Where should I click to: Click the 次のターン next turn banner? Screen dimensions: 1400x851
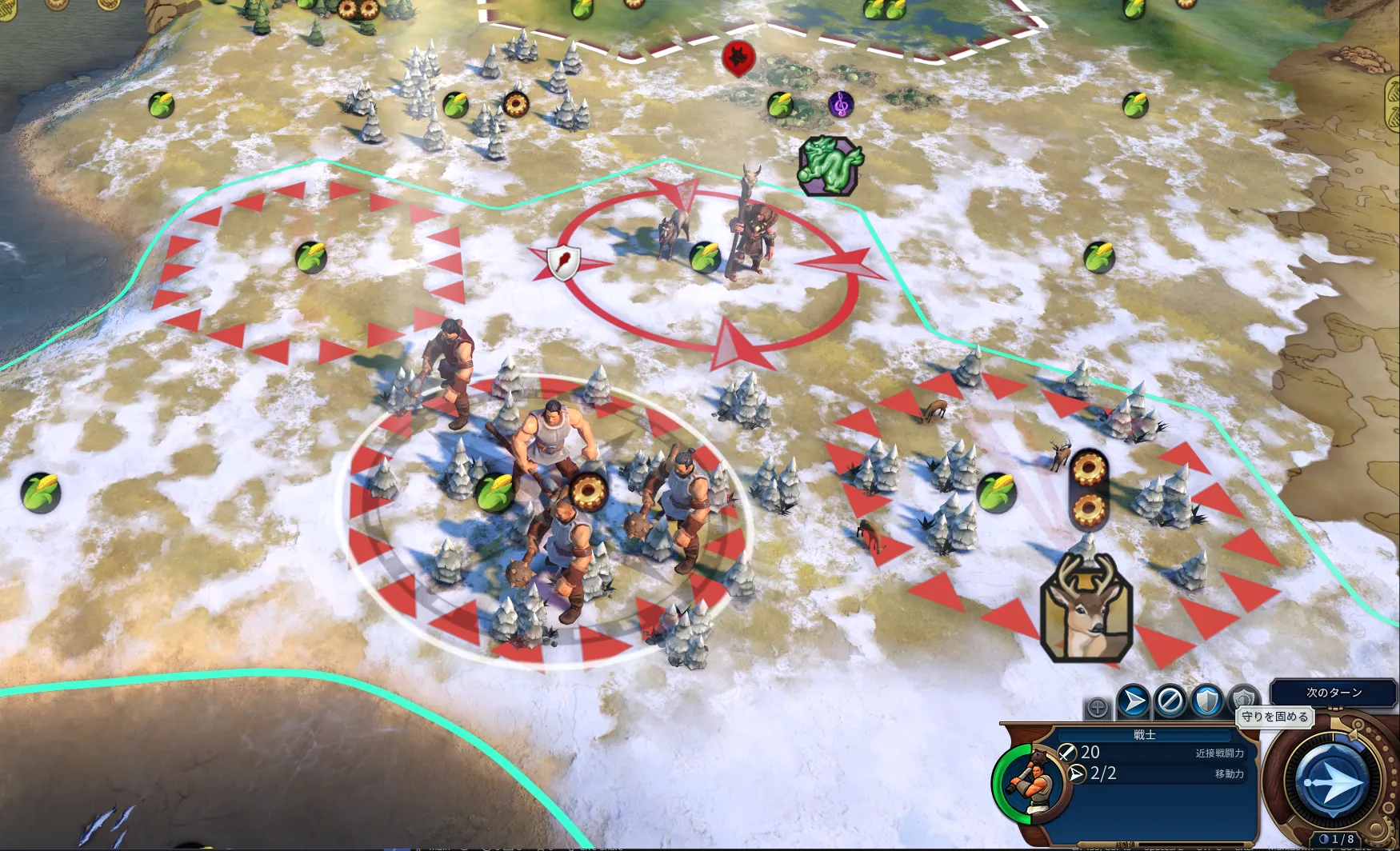[1334, 692]
